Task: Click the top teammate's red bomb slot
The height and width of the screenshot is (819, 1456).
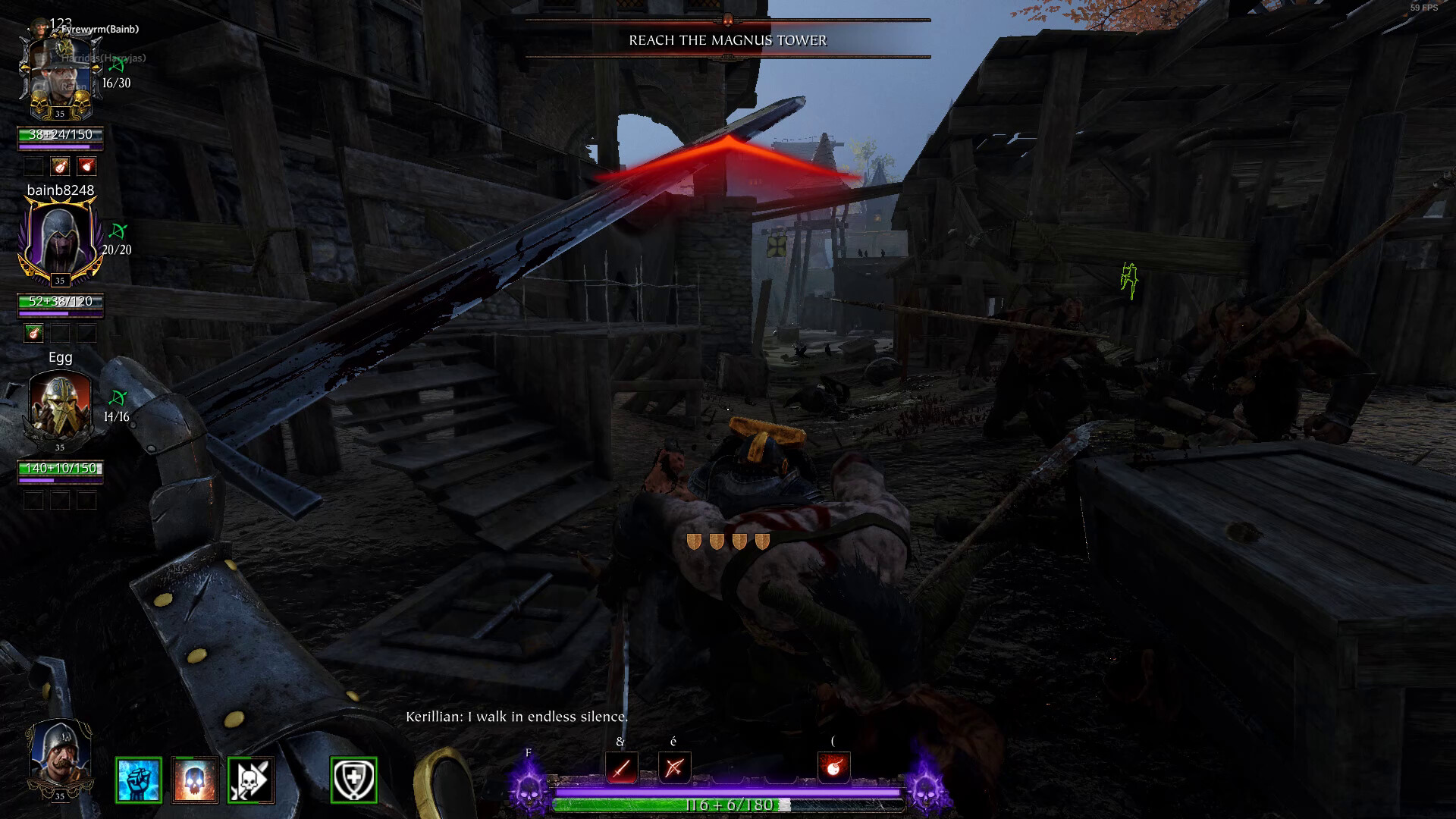Action: click(x=86, y=165)
